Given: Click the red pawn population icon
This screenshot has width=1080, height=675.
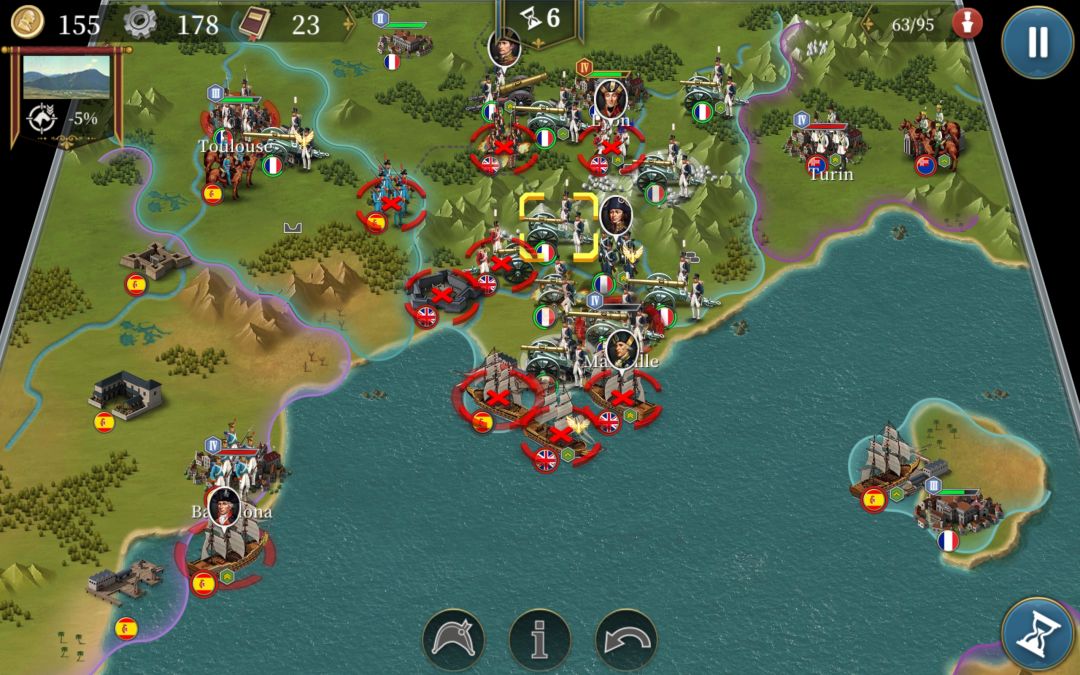Looking at the screenshot, I should (966, 24).
